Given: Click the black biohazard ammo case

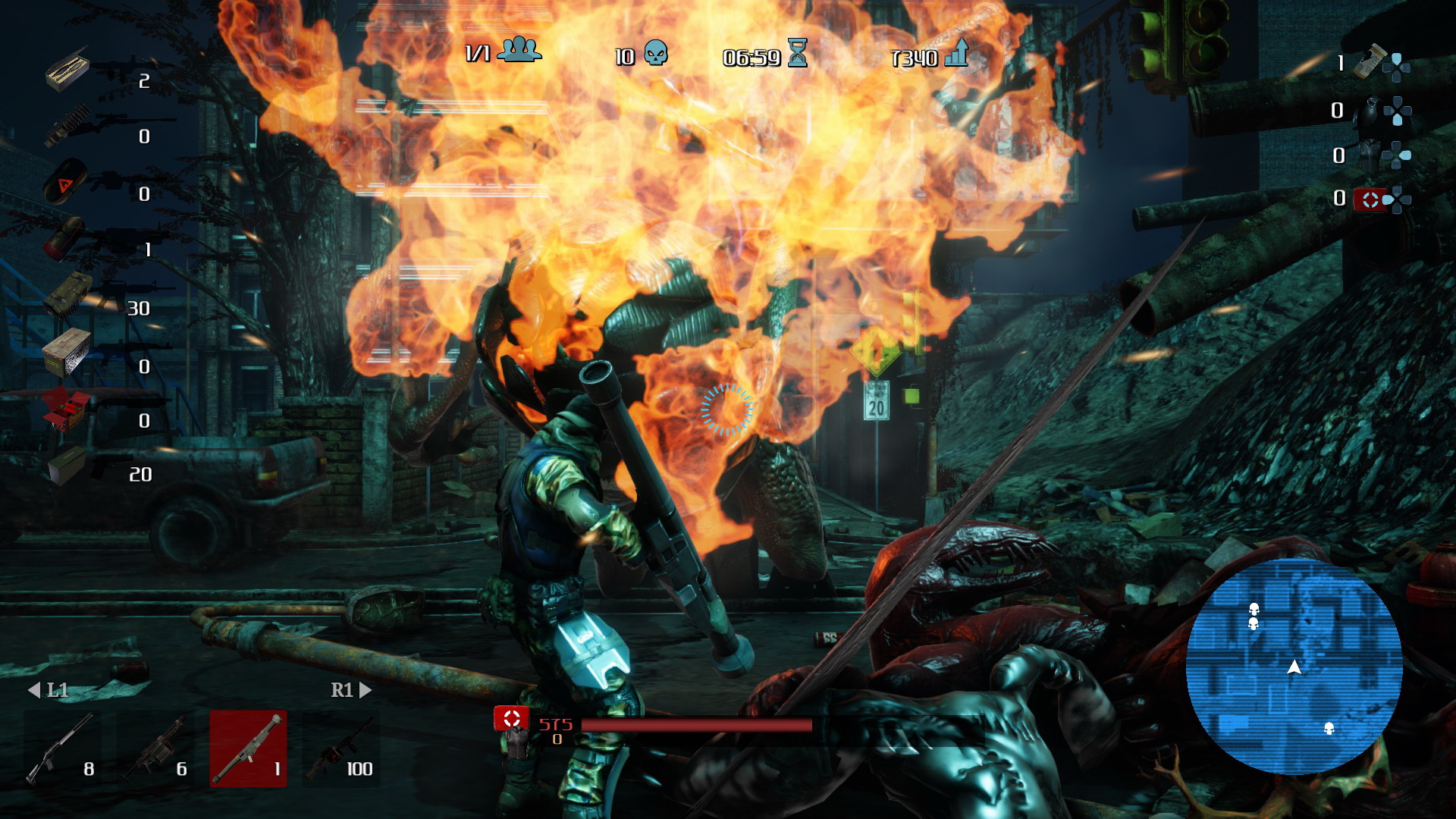Looking at the screenshot, I should [65, 180].
